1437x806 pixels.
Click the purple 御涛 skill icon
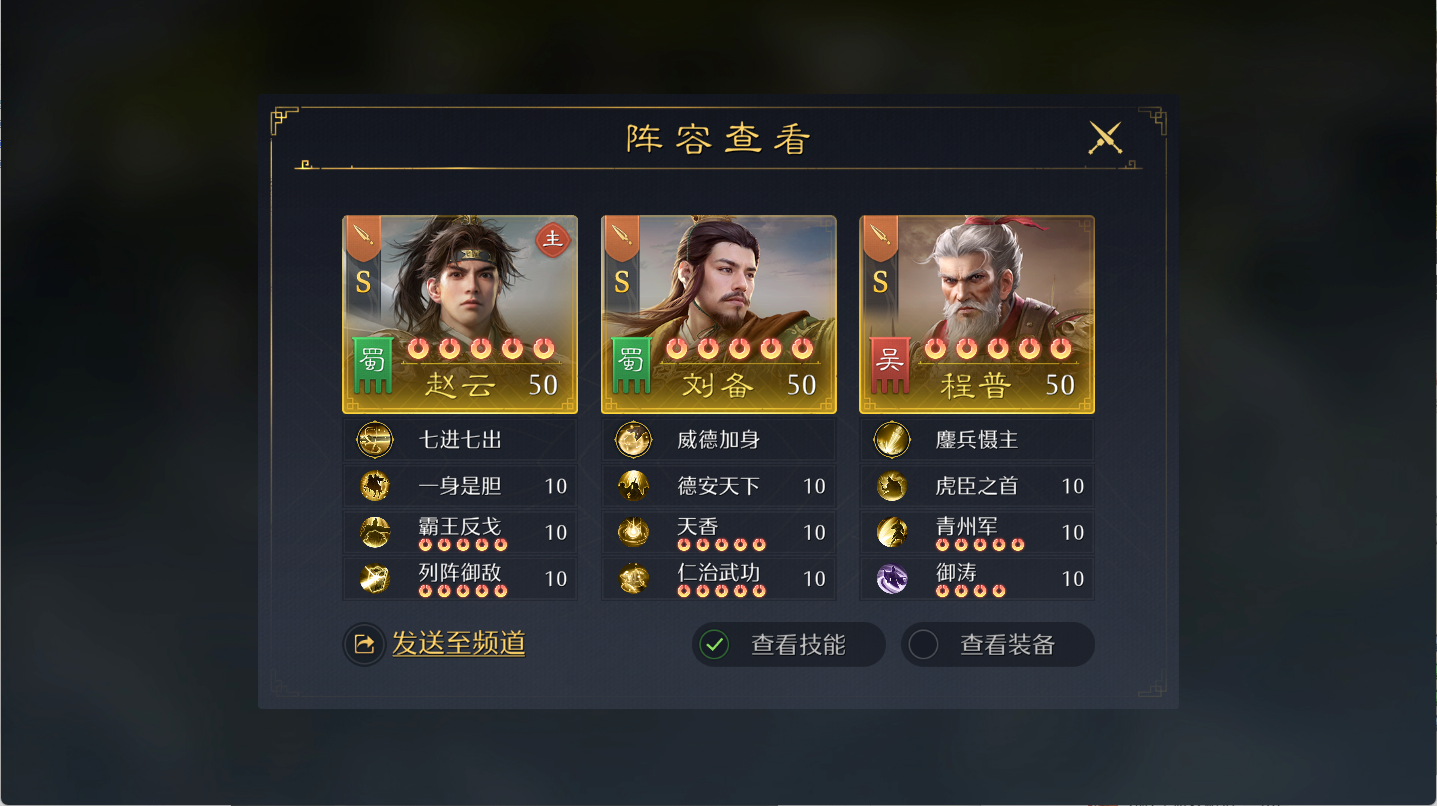point(892,578)
